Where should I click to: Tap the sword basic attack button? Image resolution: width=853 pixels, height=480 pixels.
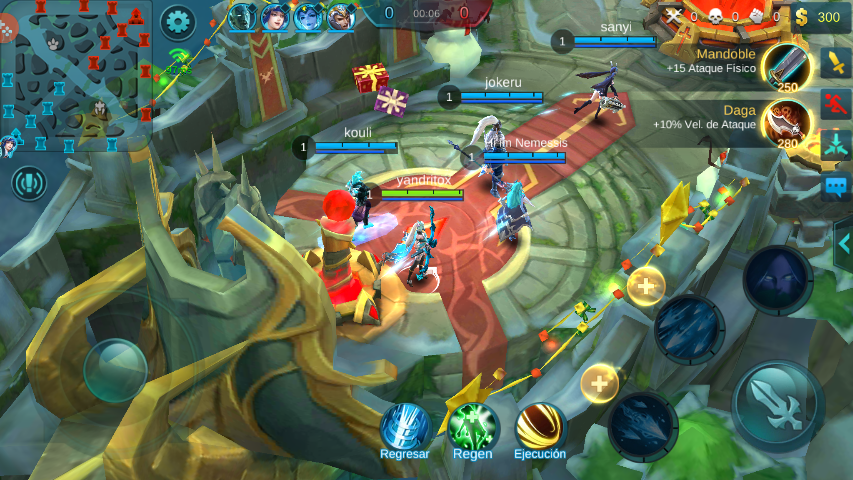(x=778, y=405)
